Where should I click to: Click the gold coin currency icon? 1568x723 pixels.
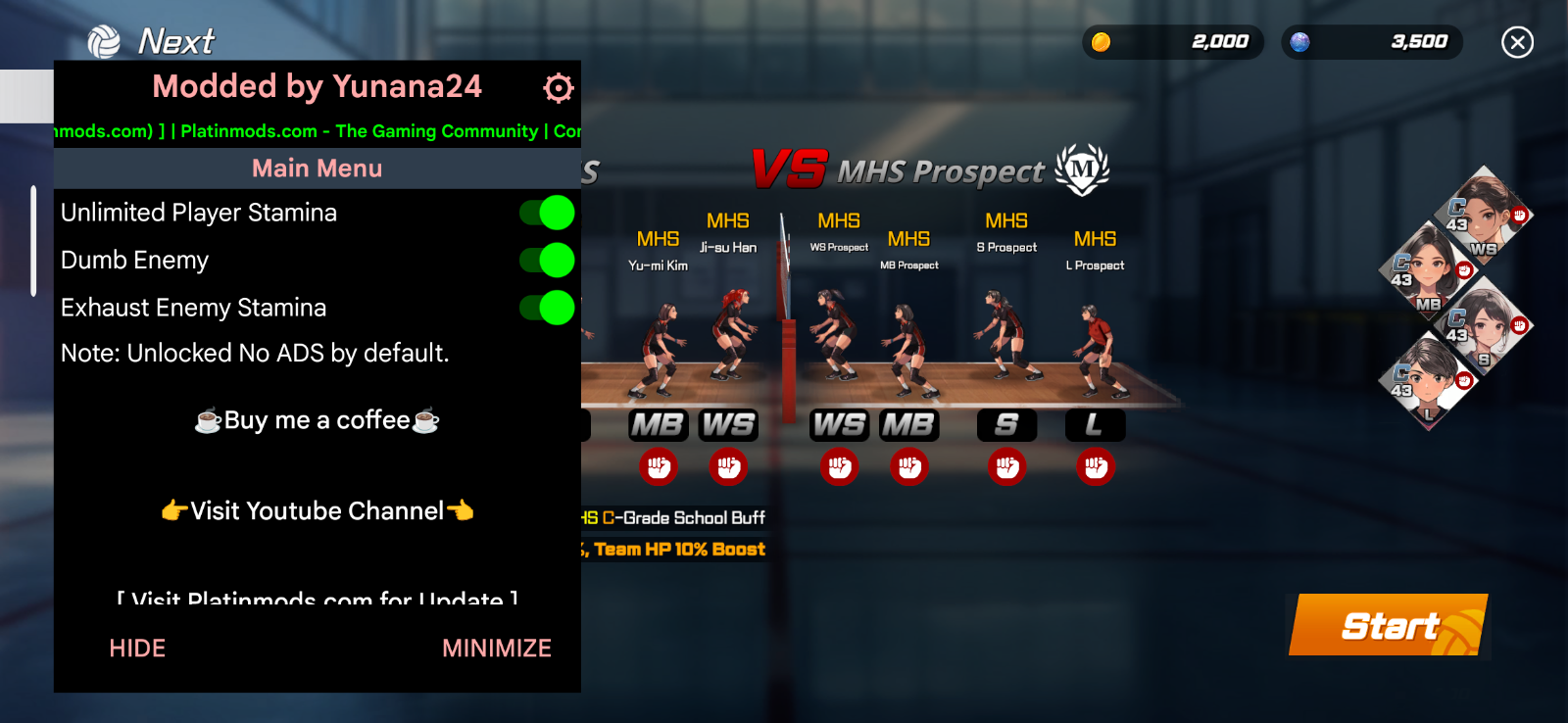(x=1102, y=42)
